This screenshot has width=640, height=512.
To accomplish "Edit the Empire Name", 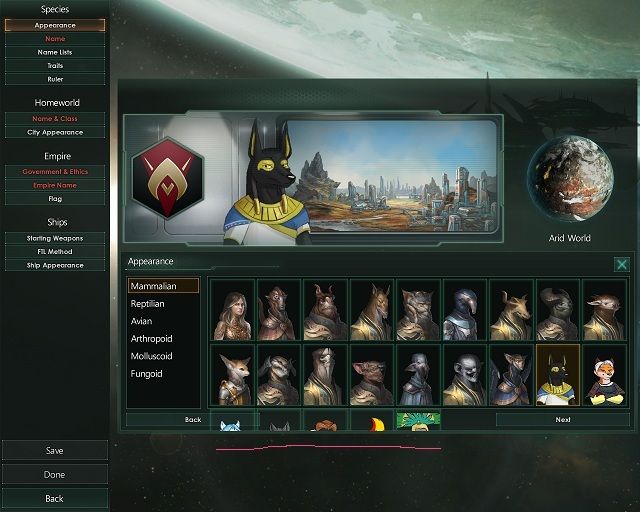I will 54,185.
